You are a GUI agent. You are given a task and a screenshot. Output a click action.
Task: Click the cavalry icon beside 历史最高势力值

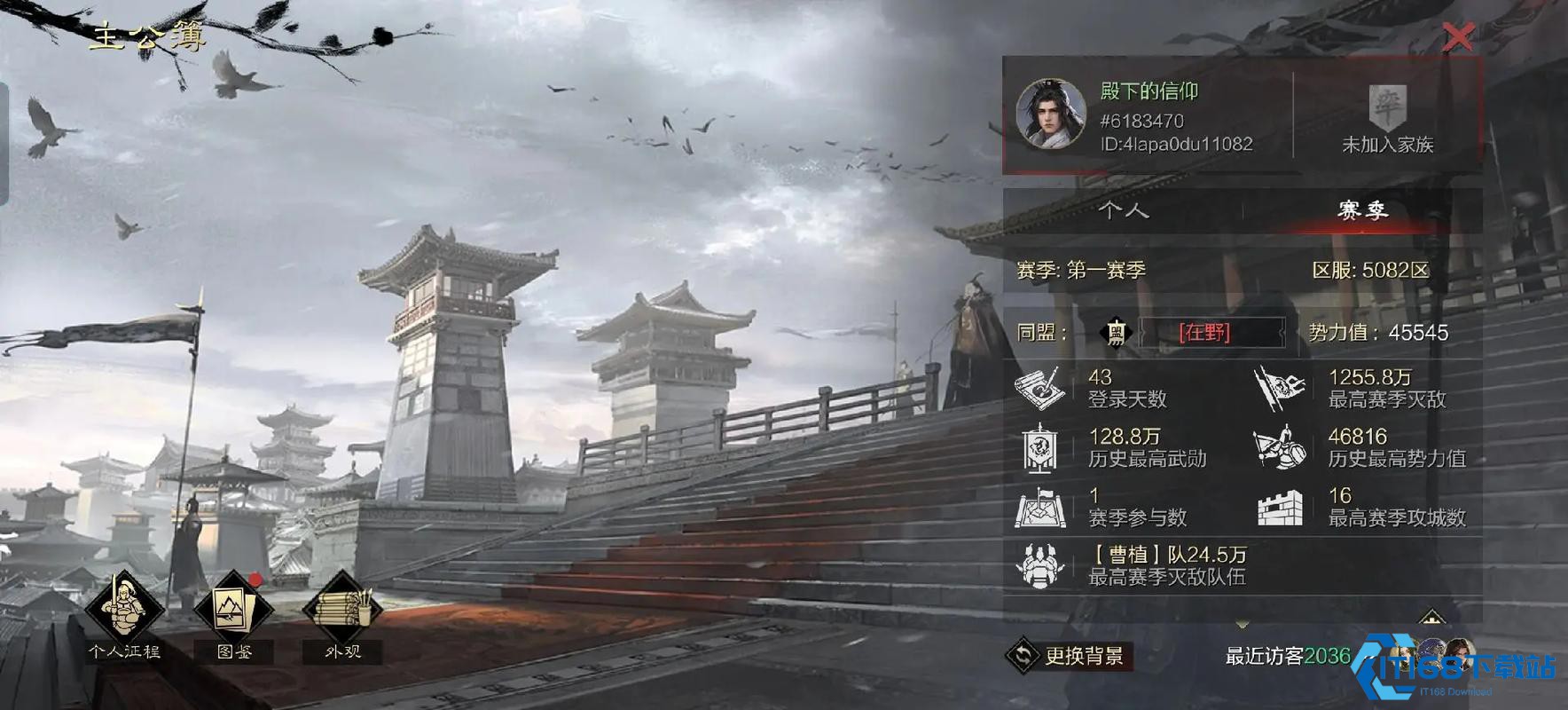[x=1280, y=448]
